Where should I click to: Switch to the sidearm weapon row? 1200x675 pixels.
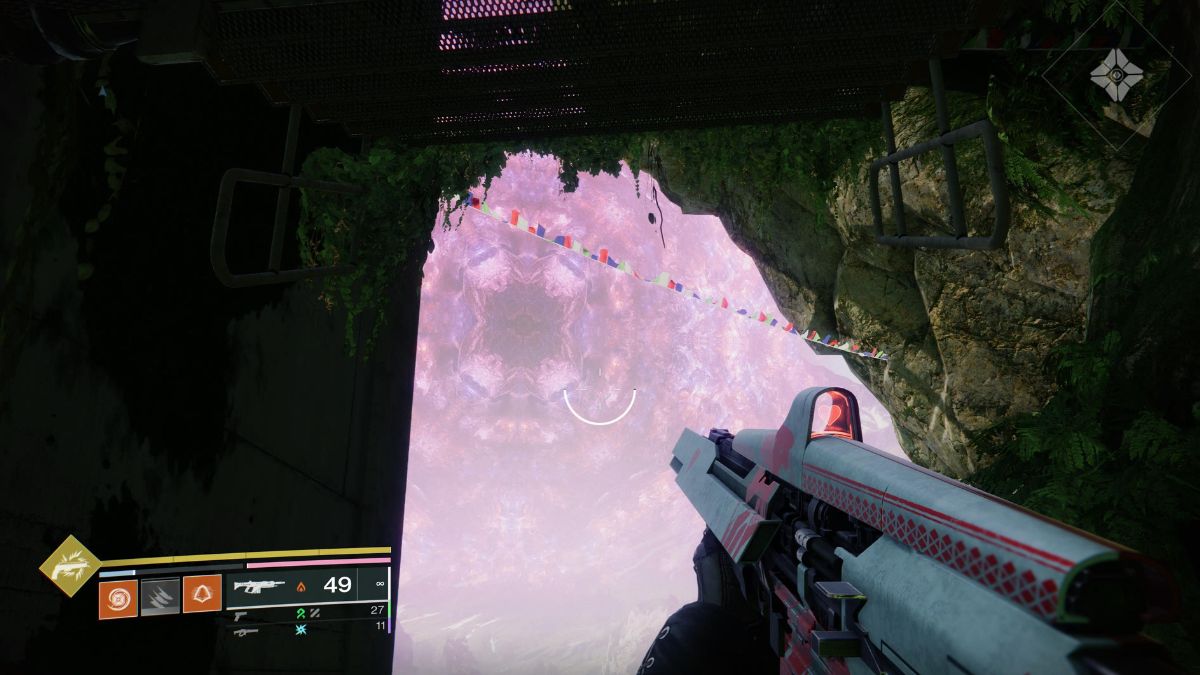coord(307,612)
